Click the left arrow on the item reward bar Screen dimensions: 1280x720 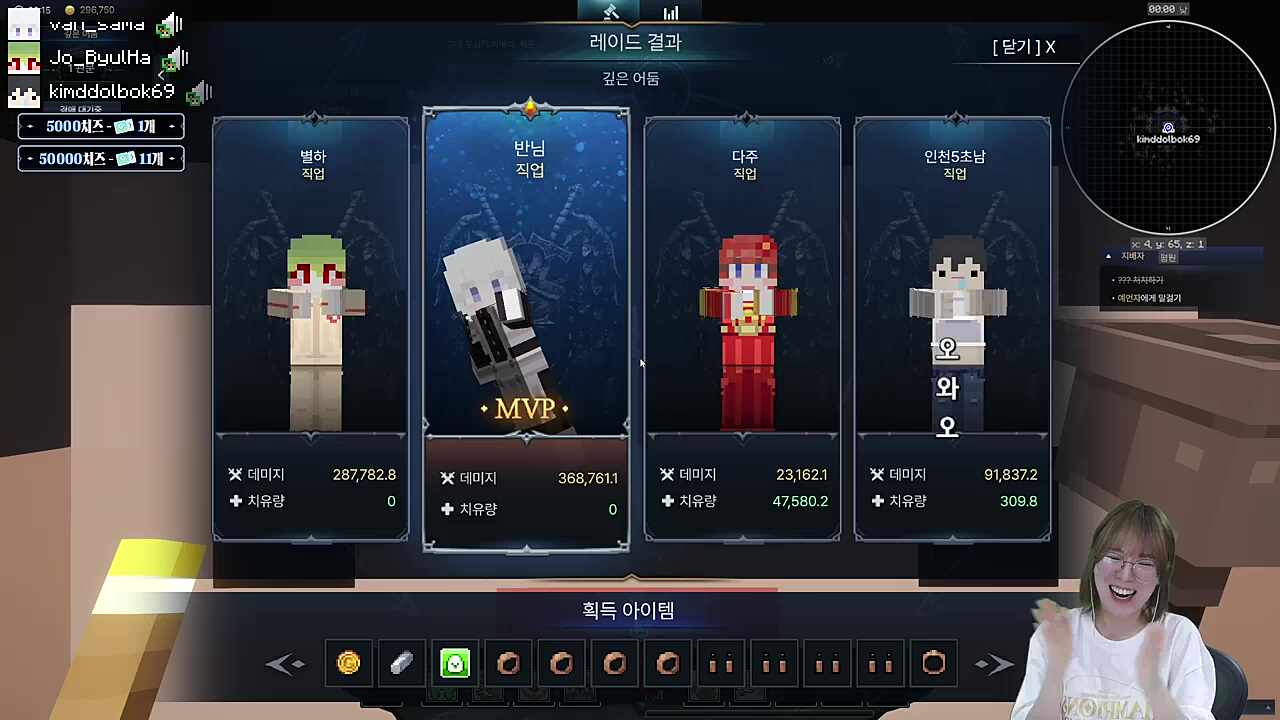(286, 663)
